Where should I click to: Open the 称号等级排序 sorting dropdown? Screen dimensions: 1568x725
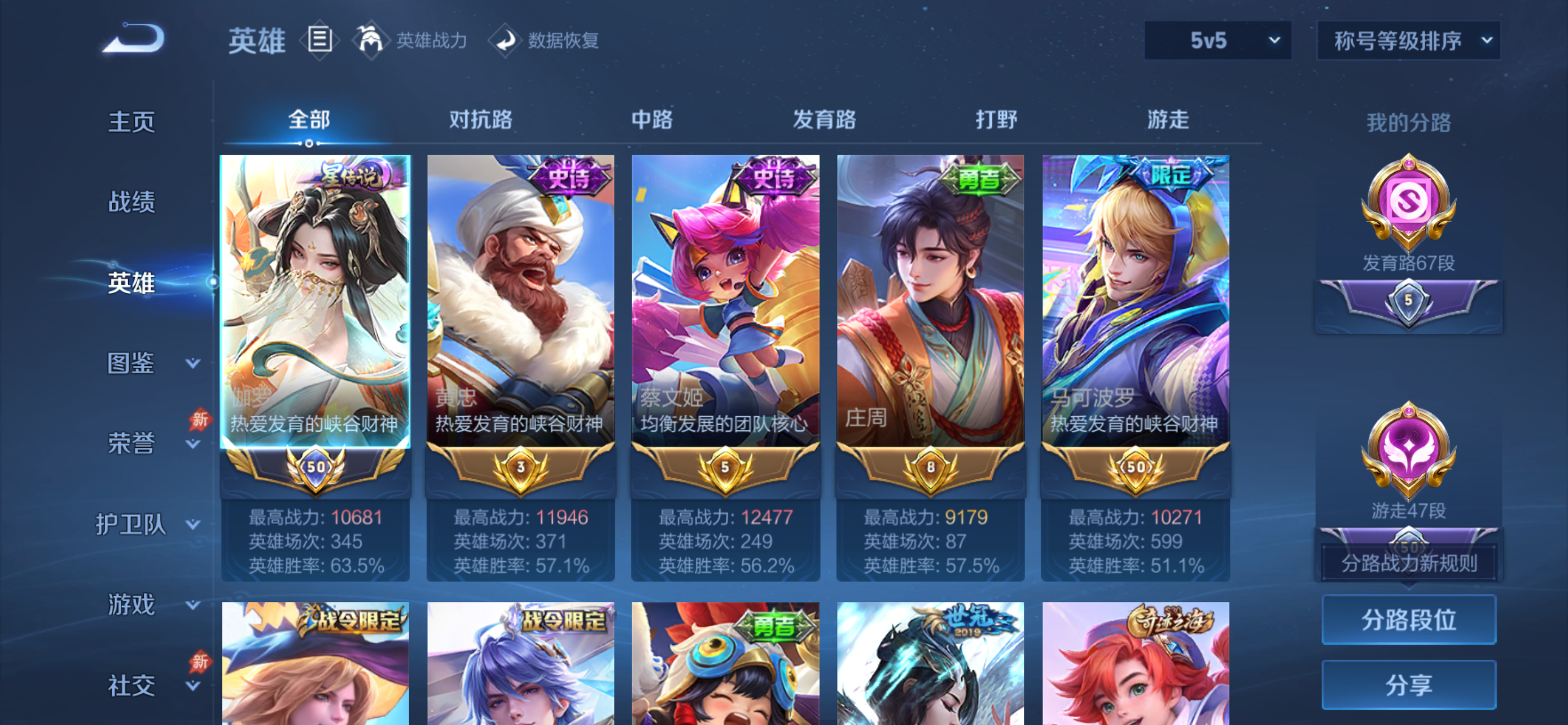1407,41
